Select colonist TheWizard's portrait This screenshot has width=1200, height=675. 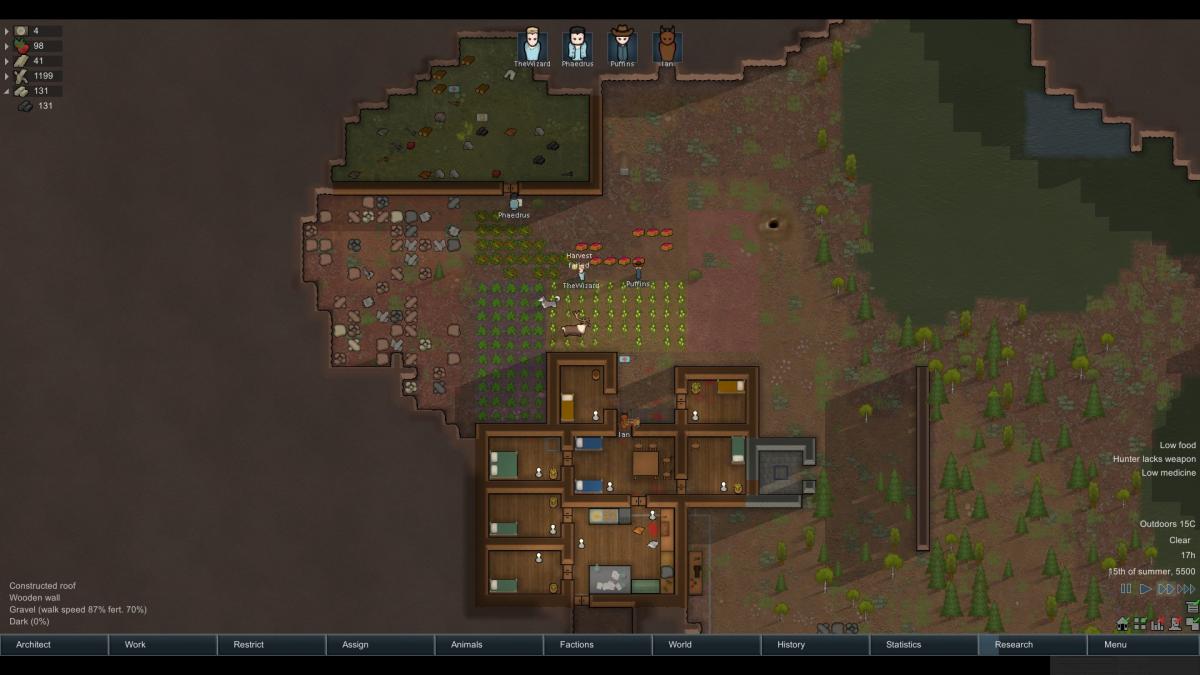tap(532, 46)
